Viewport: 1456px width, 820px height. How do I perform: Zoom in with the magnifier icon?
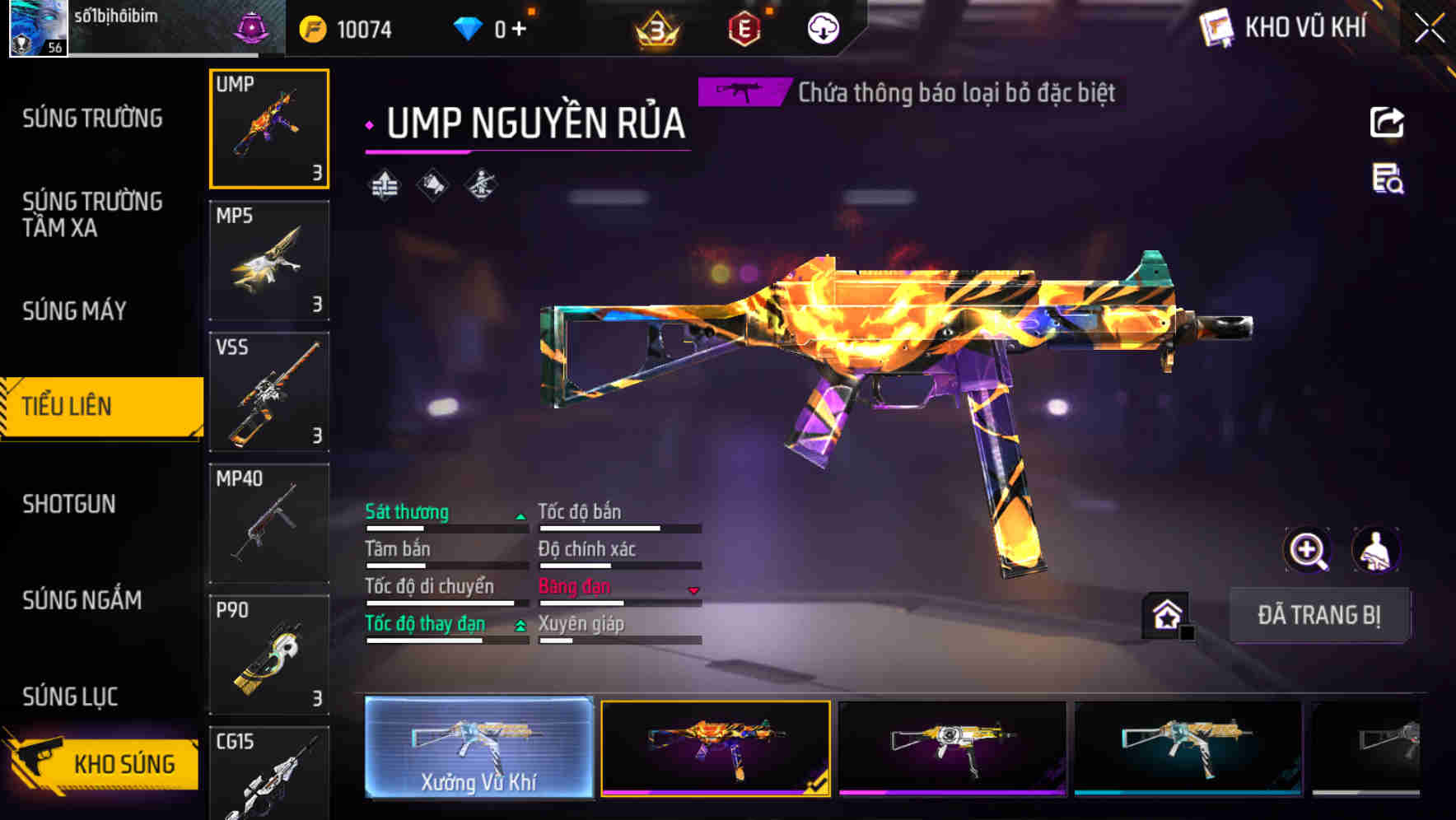[x=1307, y=550]
